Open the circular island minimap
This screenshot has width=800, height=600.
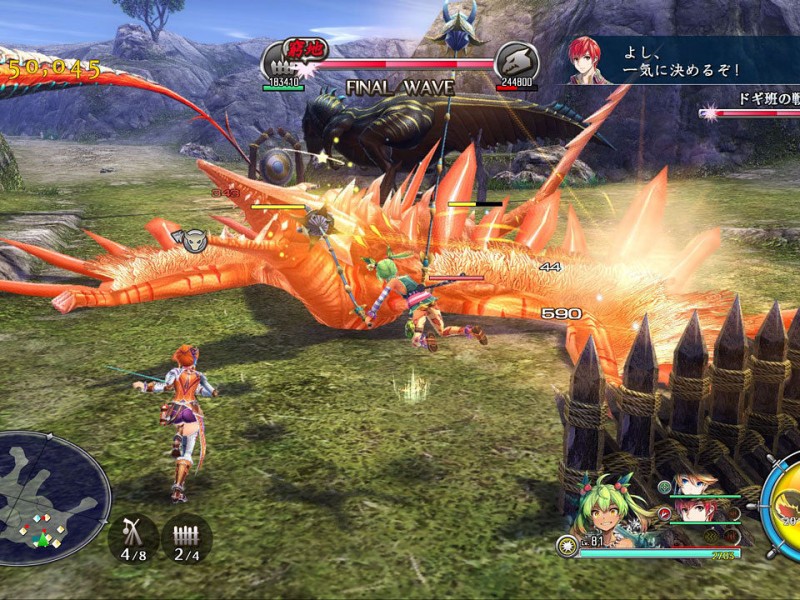tap(52, 496)
